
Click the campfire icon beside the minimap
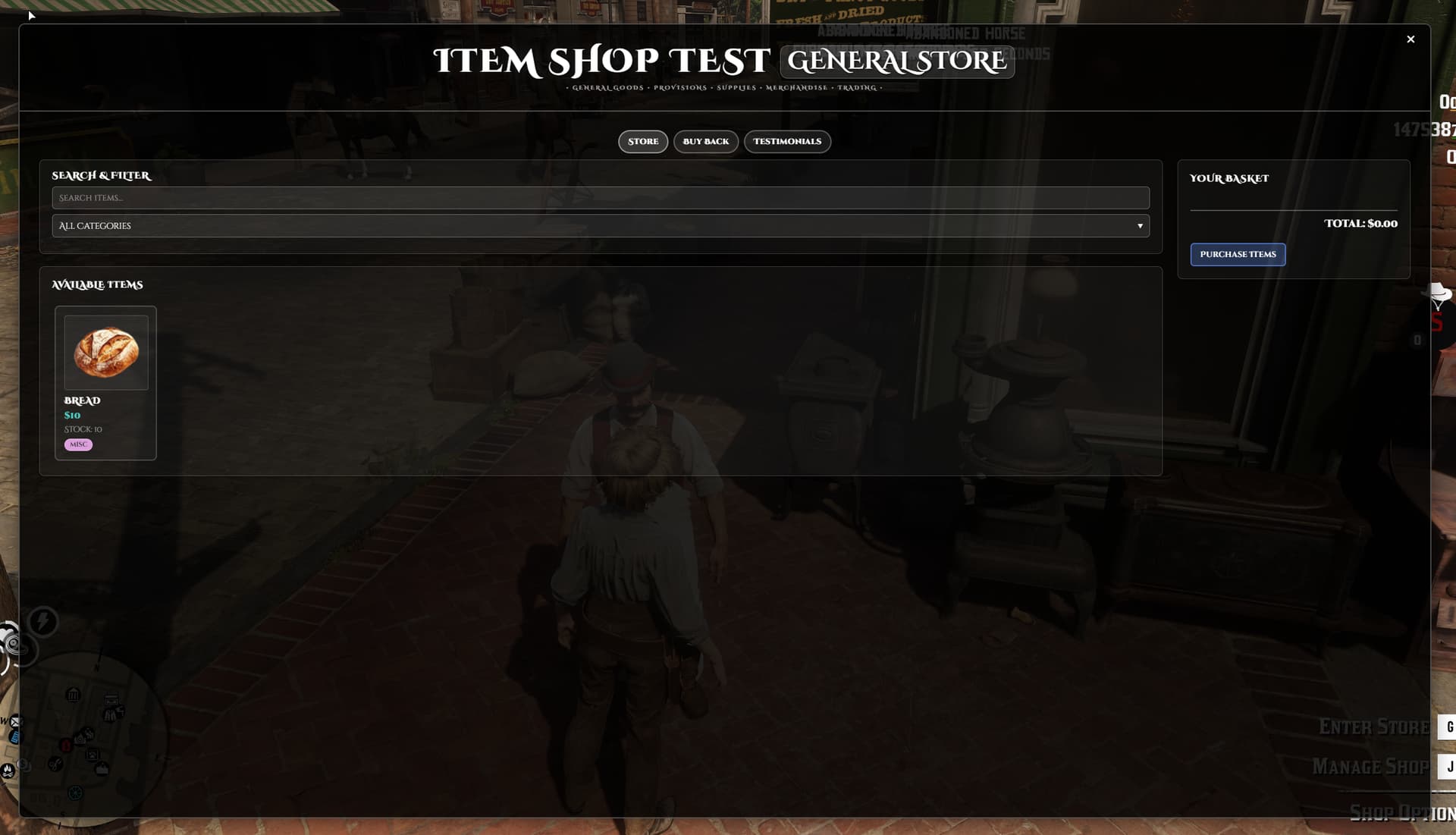point(7,771)
